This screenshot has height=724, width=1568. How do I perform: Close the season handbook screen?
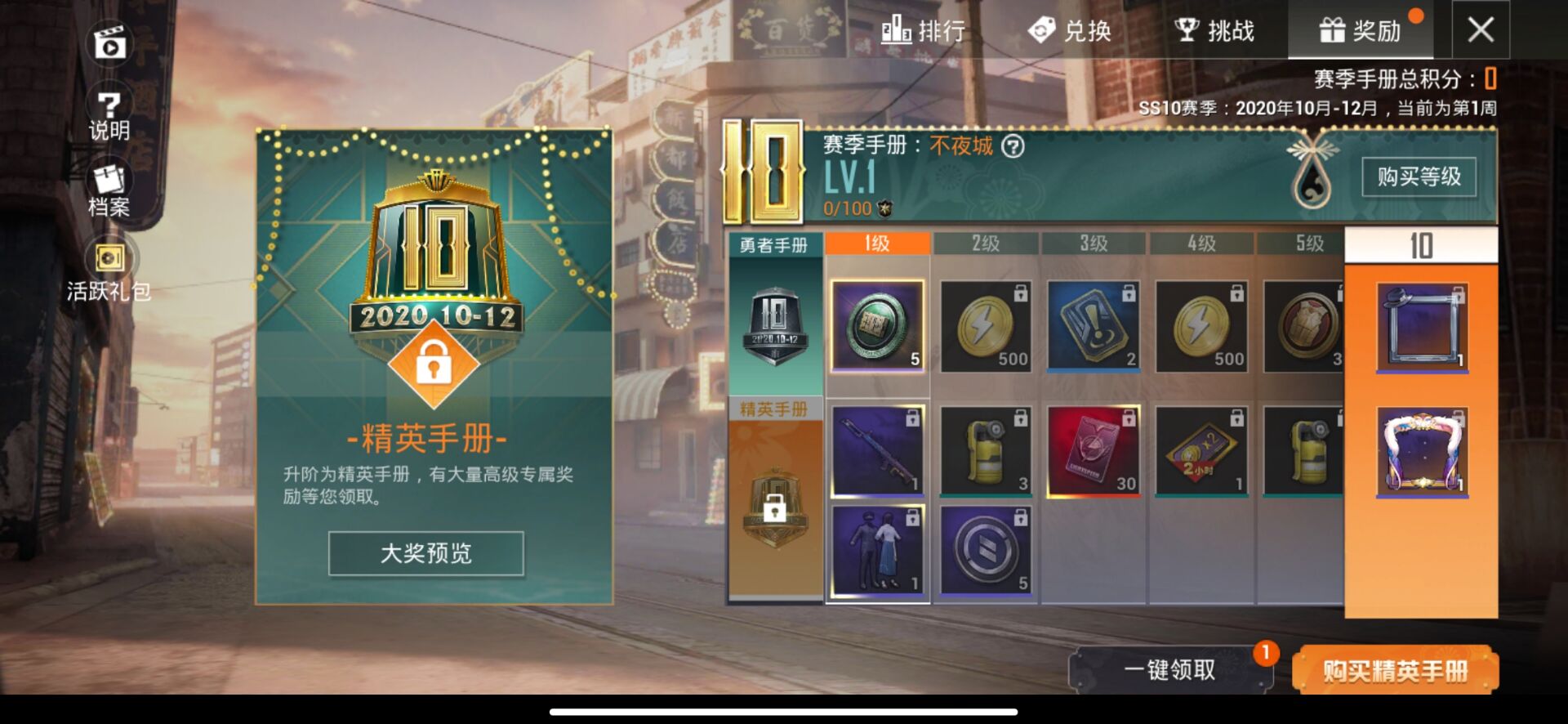(1480, 30)
